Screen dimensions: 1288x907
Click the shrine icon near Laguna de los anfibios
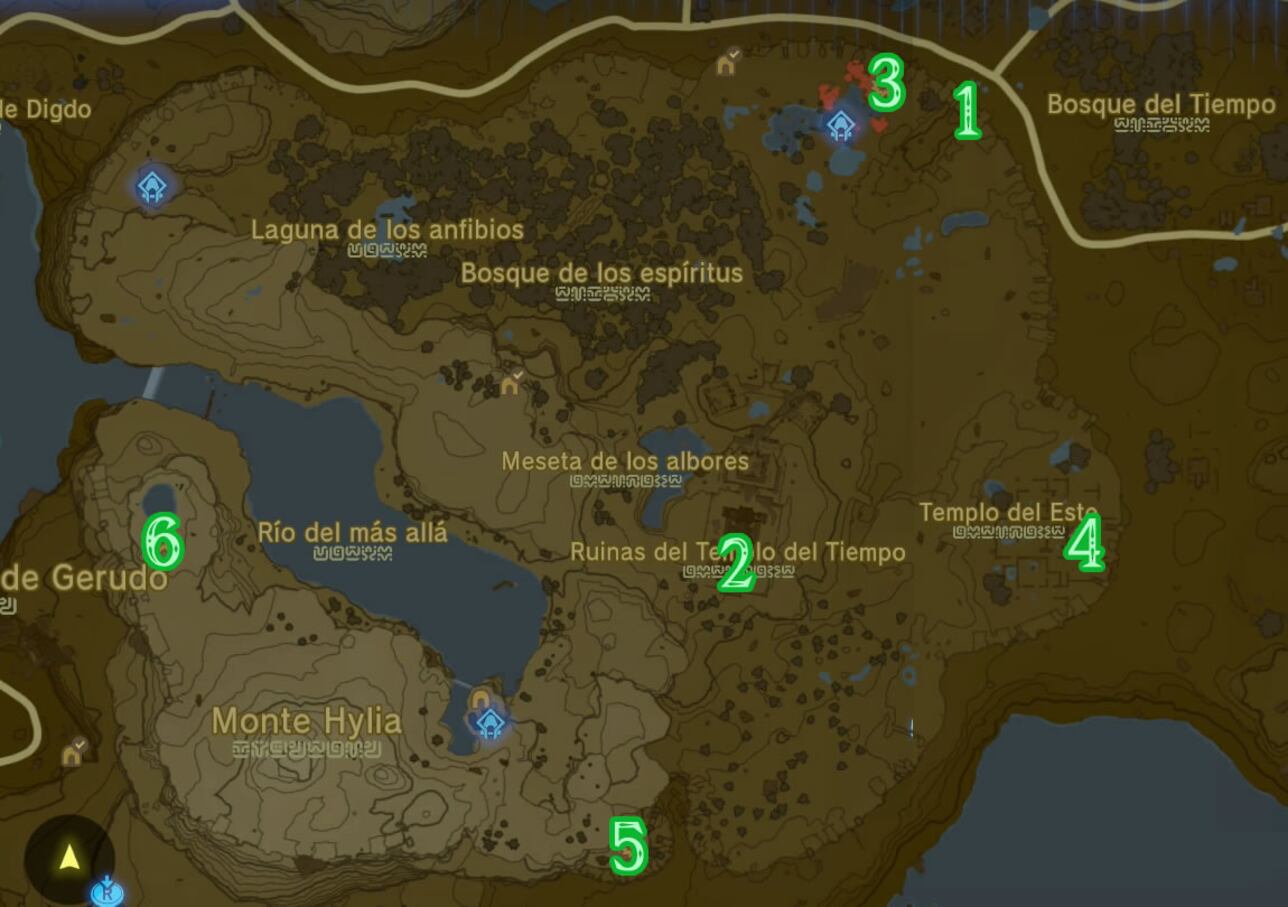pyautogui.click(x=150, y=185)
